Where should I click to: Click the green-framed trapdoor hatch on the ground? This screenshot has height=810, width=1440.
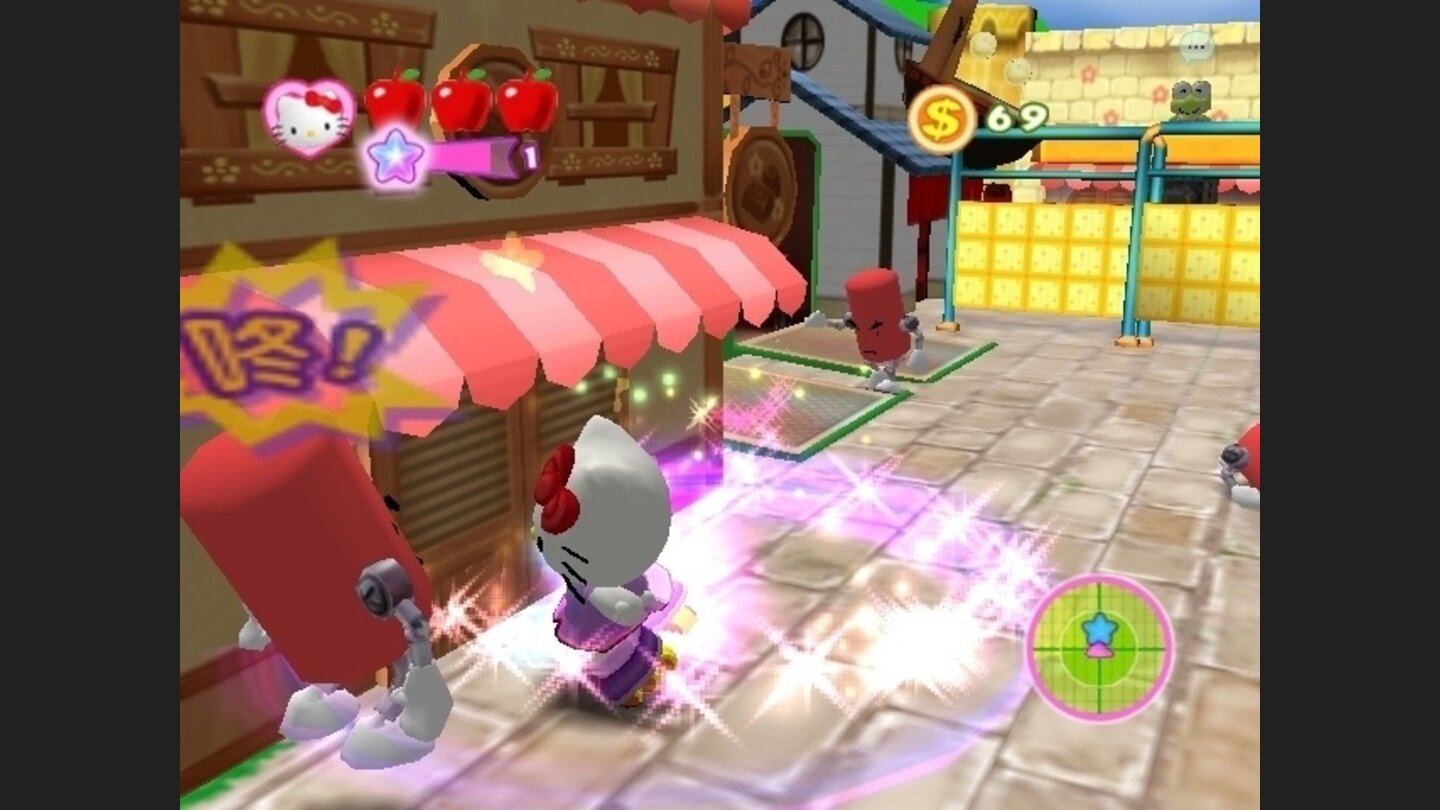[800, 400]
